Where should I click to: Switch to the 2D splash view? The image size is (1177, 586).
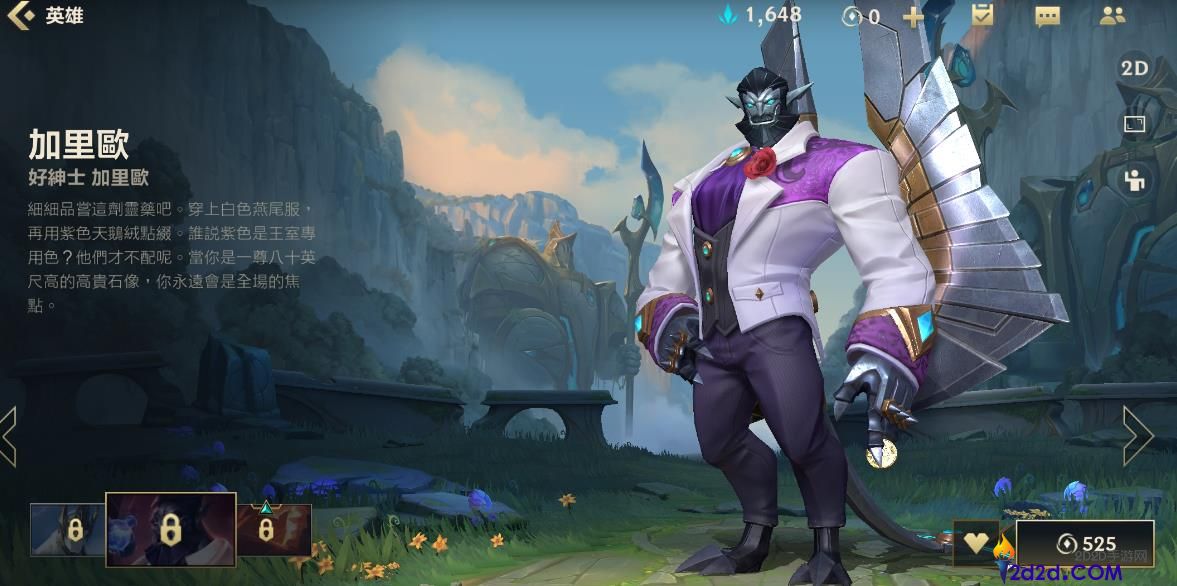click(x=1134, y=69)
